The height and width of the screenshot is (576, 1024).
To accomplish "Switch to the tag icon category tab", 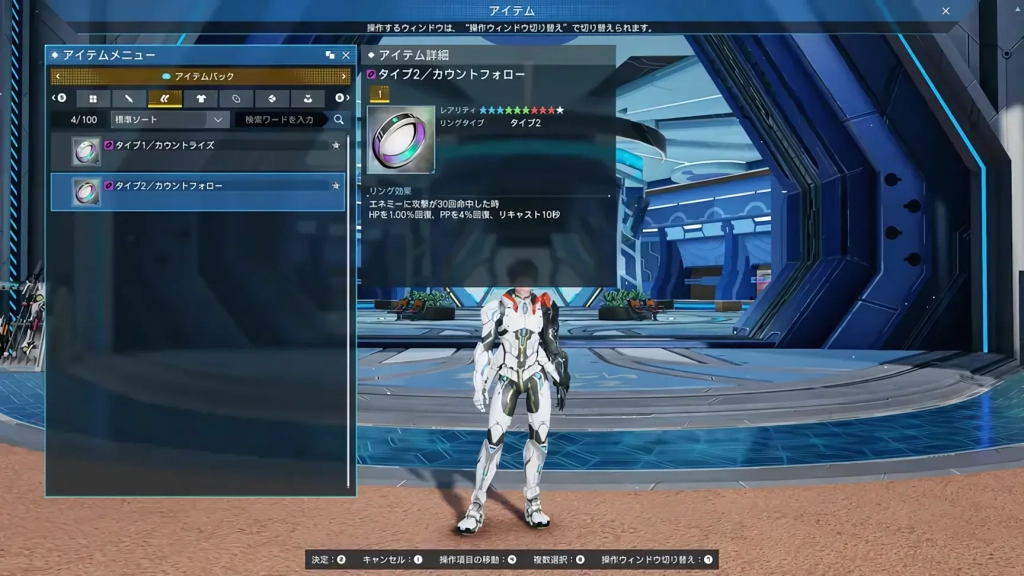I will tap(236, 98).
